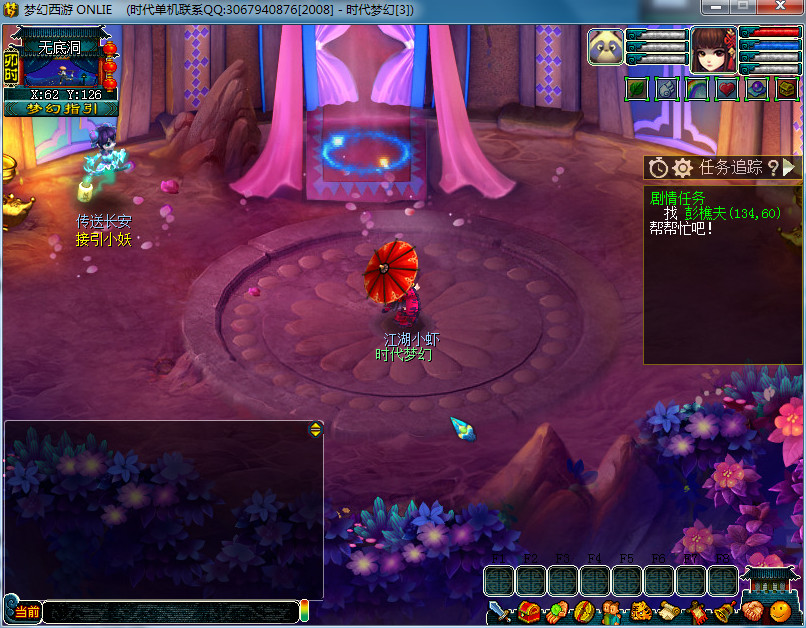The image size is (806, 628).
Task: Open the player character portrait
Action: click(x=711, y=50)
